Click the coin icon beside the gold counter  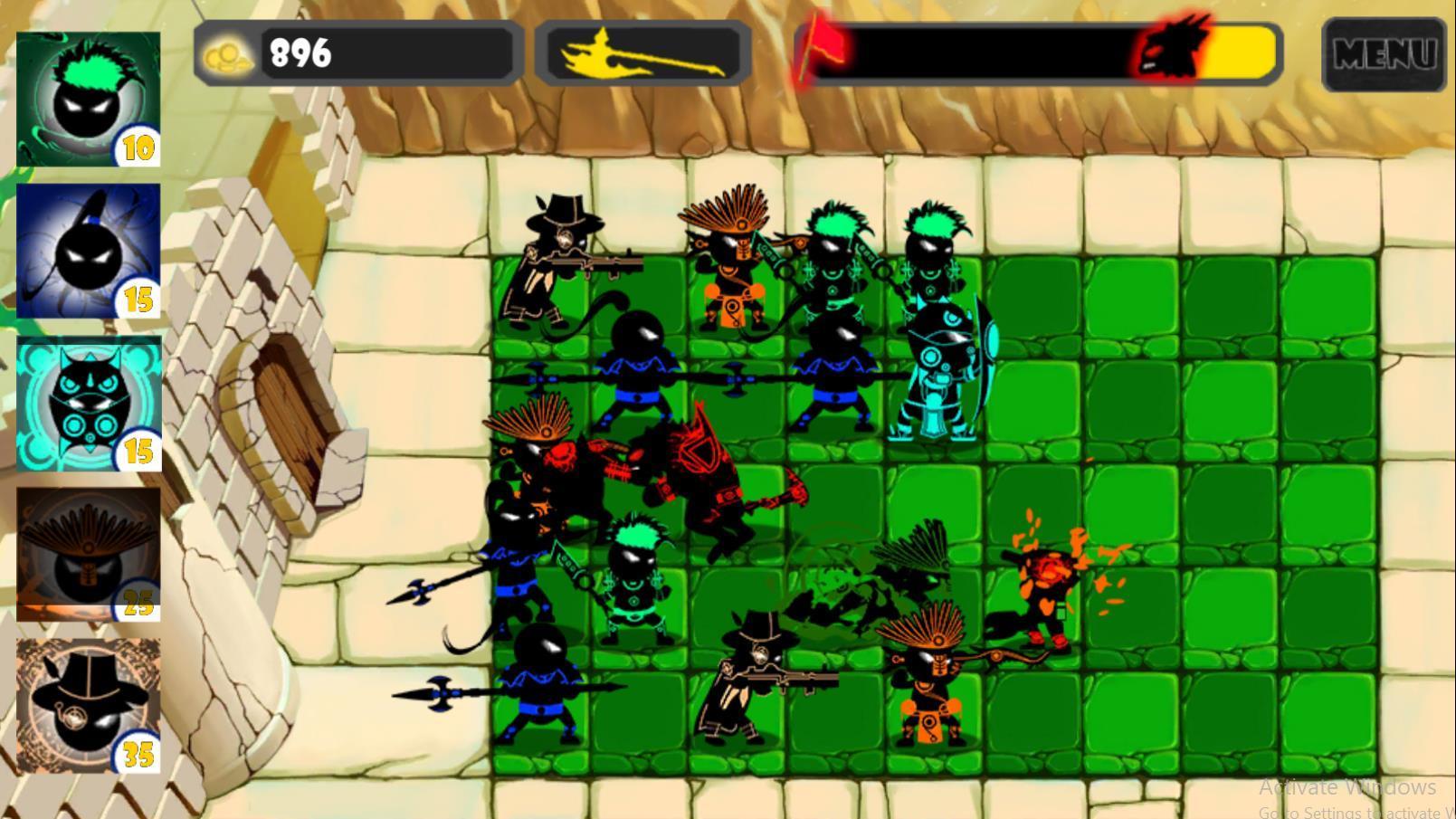pyautogui.click(x=229, y=56)
